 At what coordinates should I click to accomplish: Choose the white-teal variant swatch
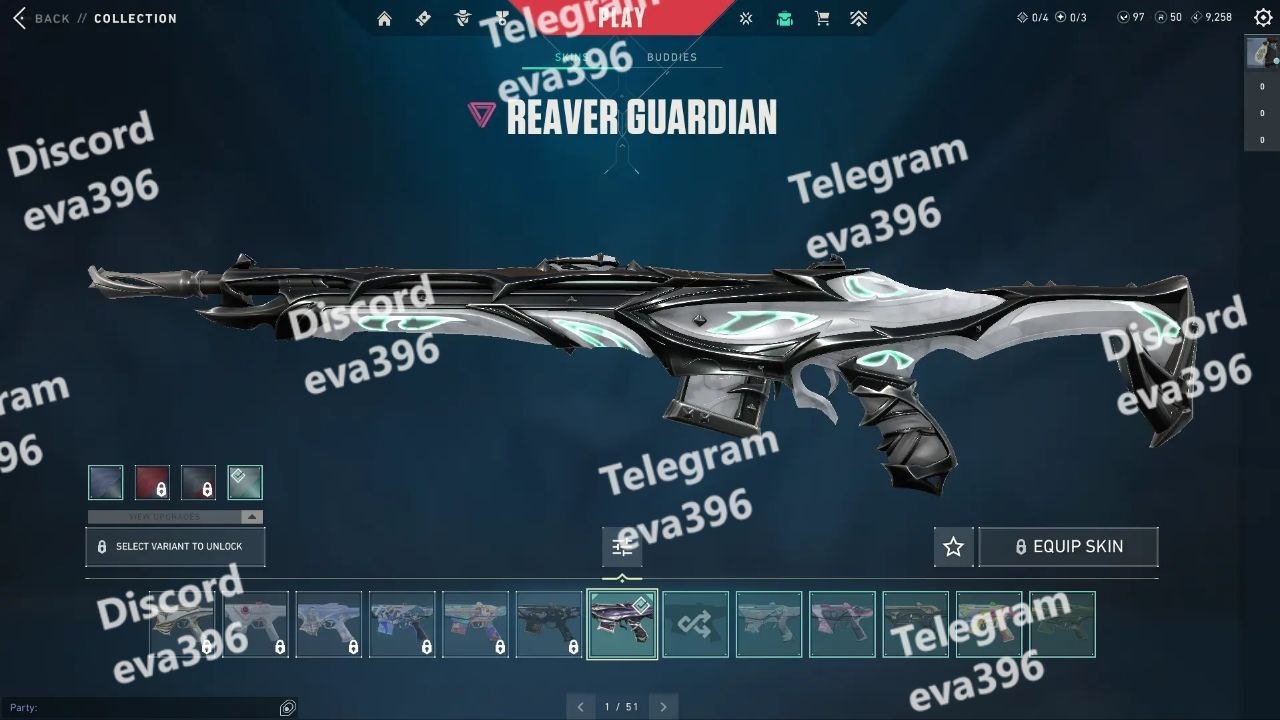(245, 483)
